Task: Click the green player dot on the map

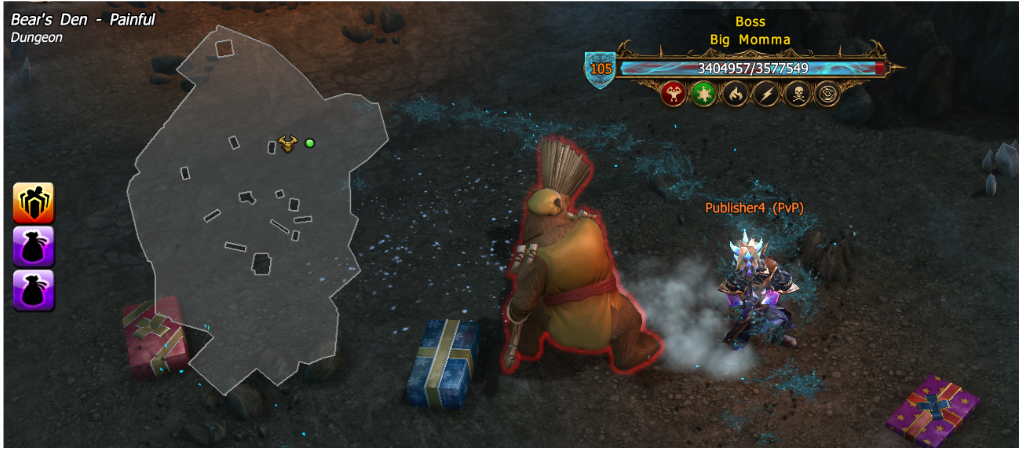Action: pyautogui.click(x=310, y=143)
